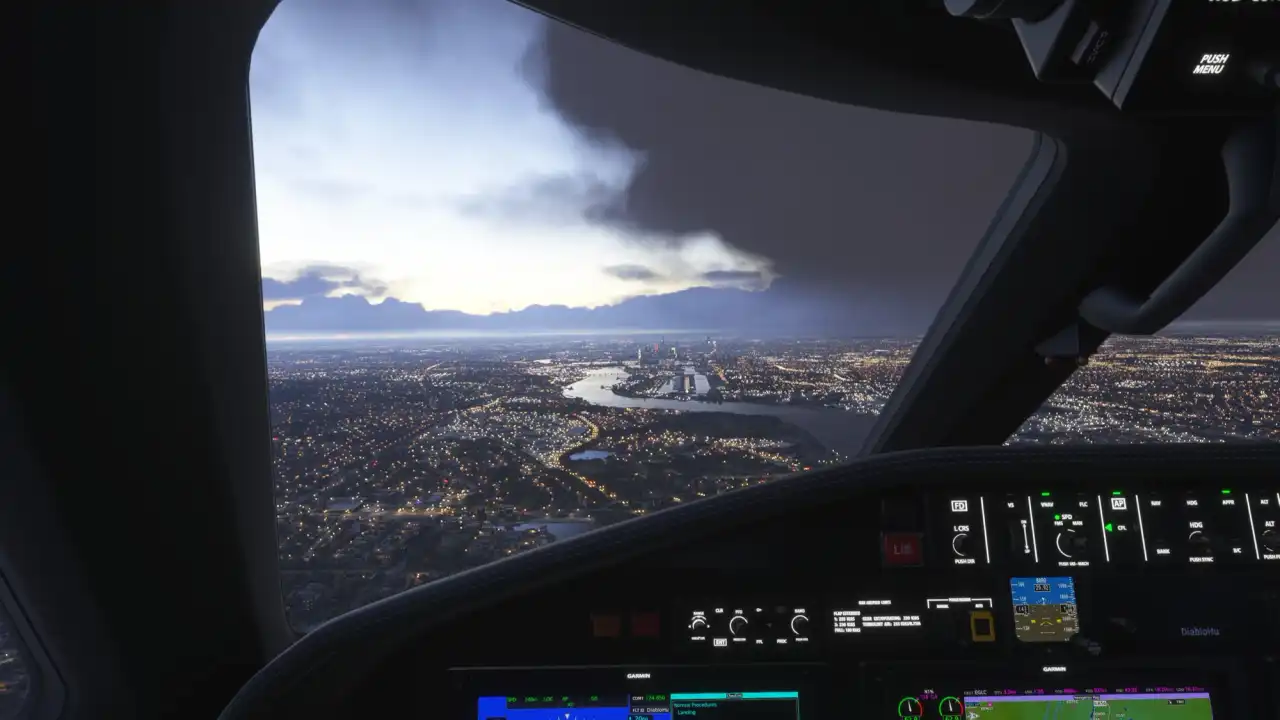Click the ENT key on control panel
This screenshot has height=720, width=1280.
click(720, 641)
